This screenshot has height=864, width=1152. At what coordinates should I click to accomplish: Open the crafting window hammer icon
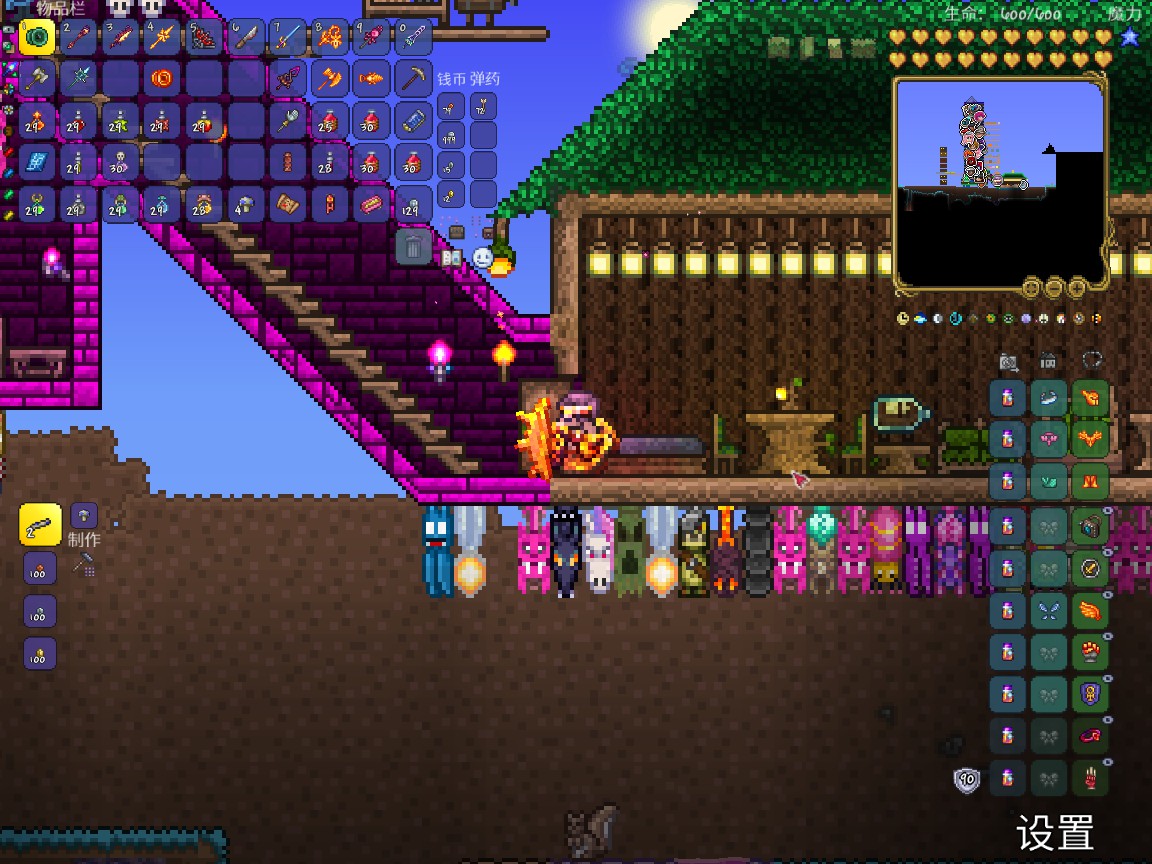tap(84, 567)
